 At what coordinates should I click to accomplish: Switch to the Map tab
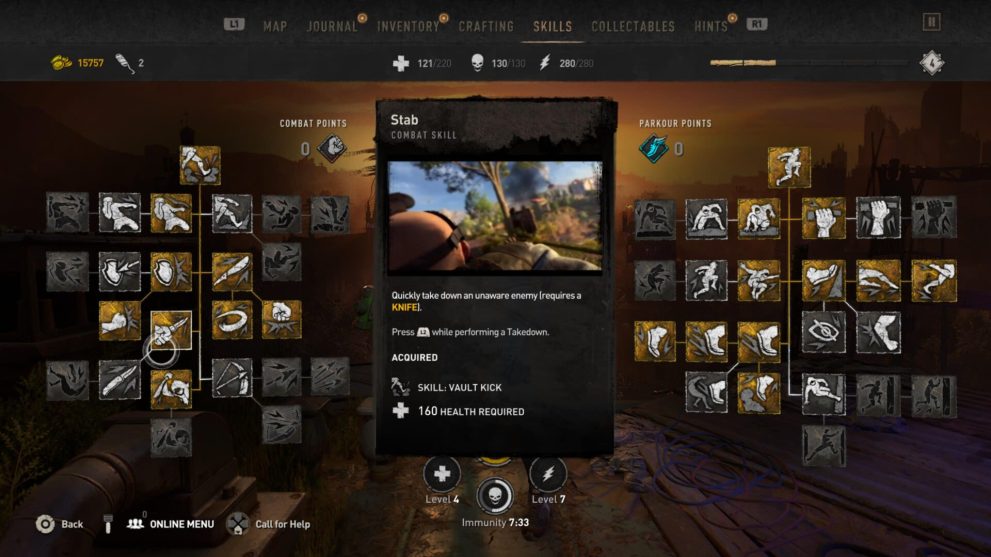coord(275,26)
